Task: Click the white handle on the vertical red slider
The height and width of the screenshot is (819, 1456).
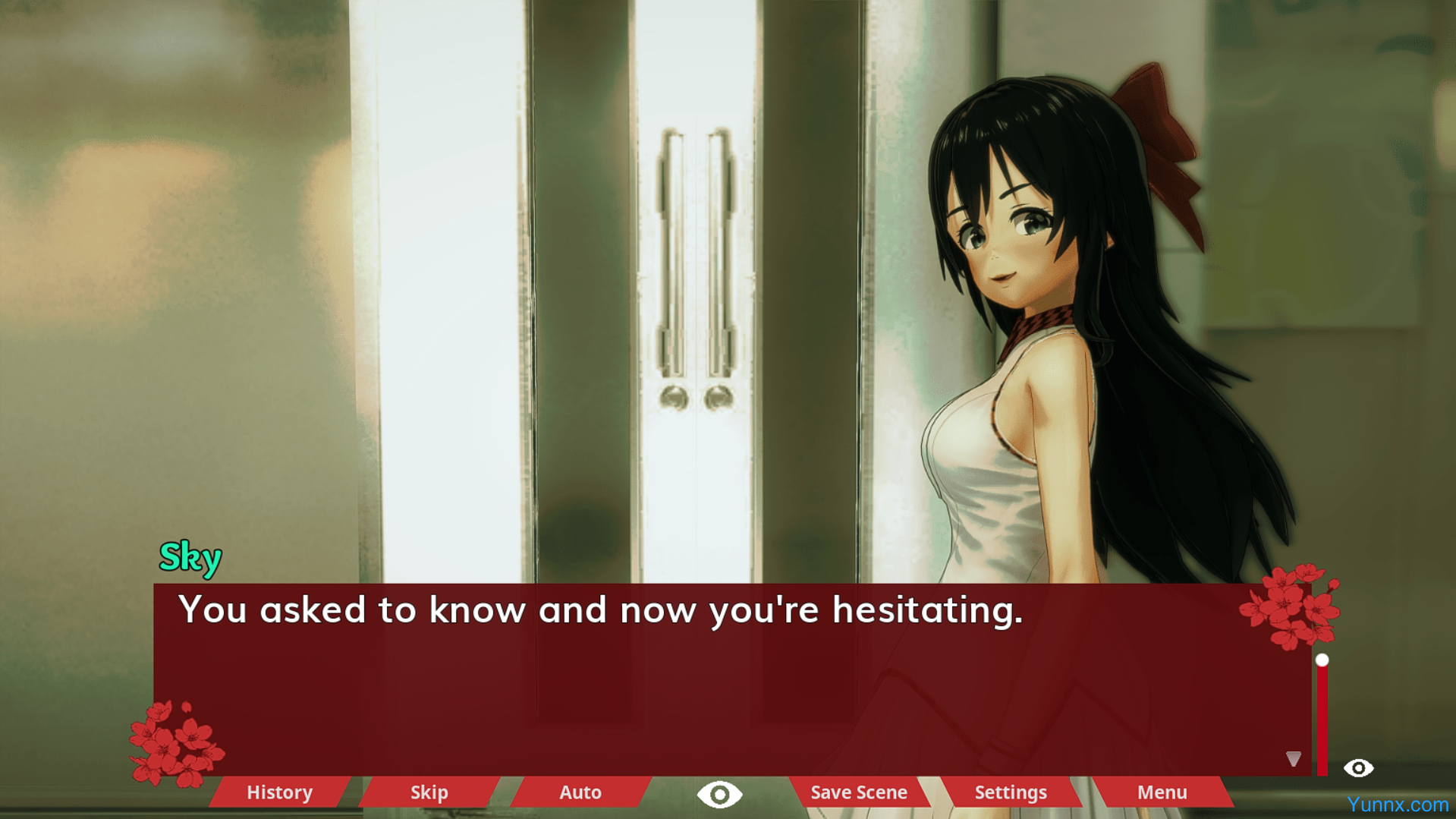Action: 1322,660
